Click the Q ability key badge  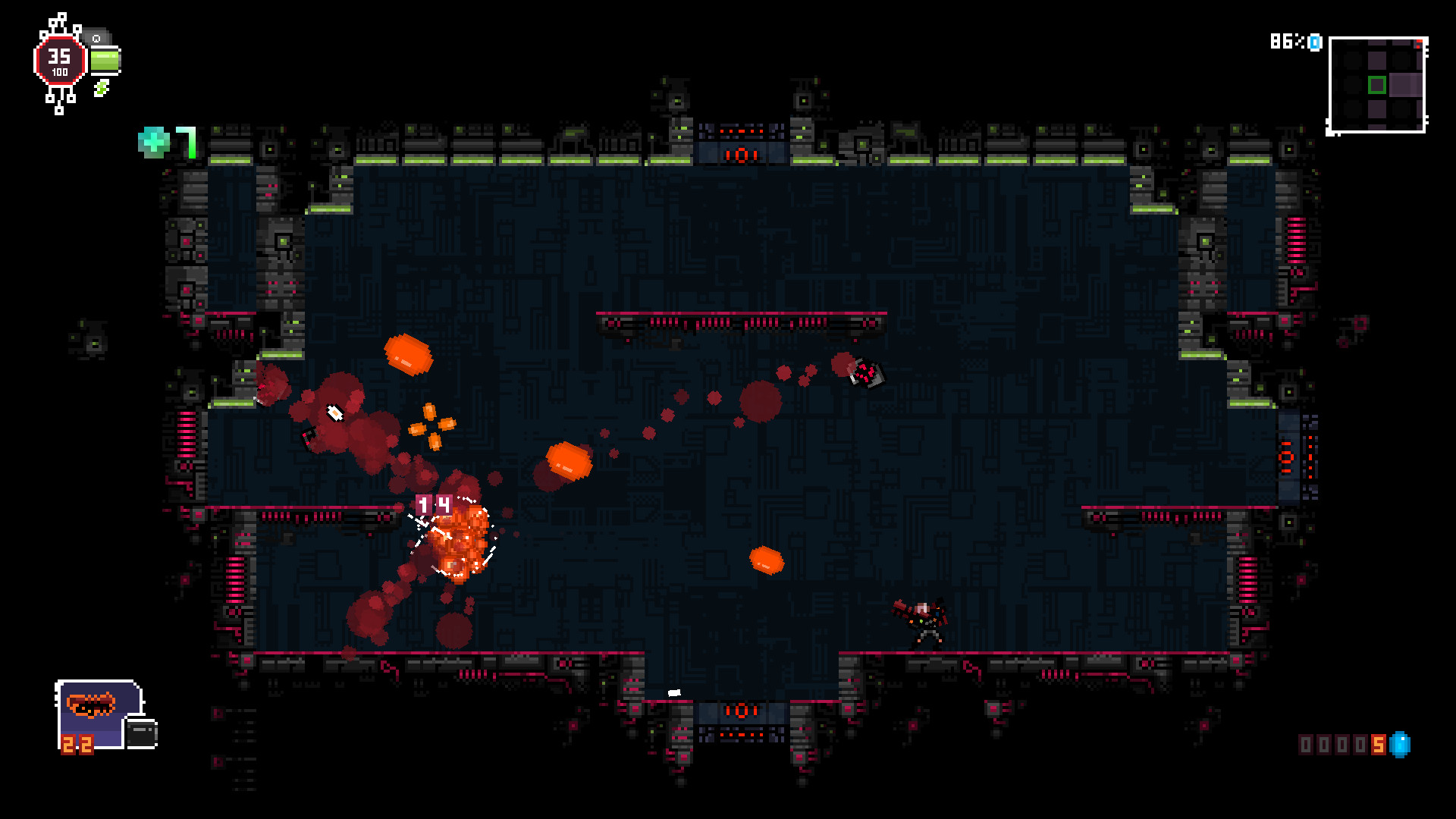pos(96,39)
